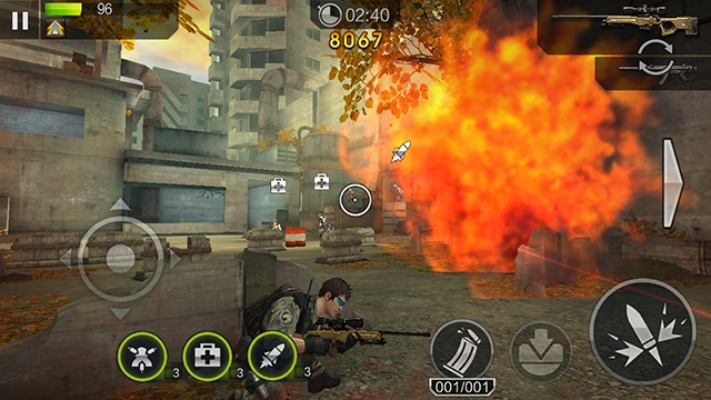Tap the down-arrow cover button

click(540, 351)
